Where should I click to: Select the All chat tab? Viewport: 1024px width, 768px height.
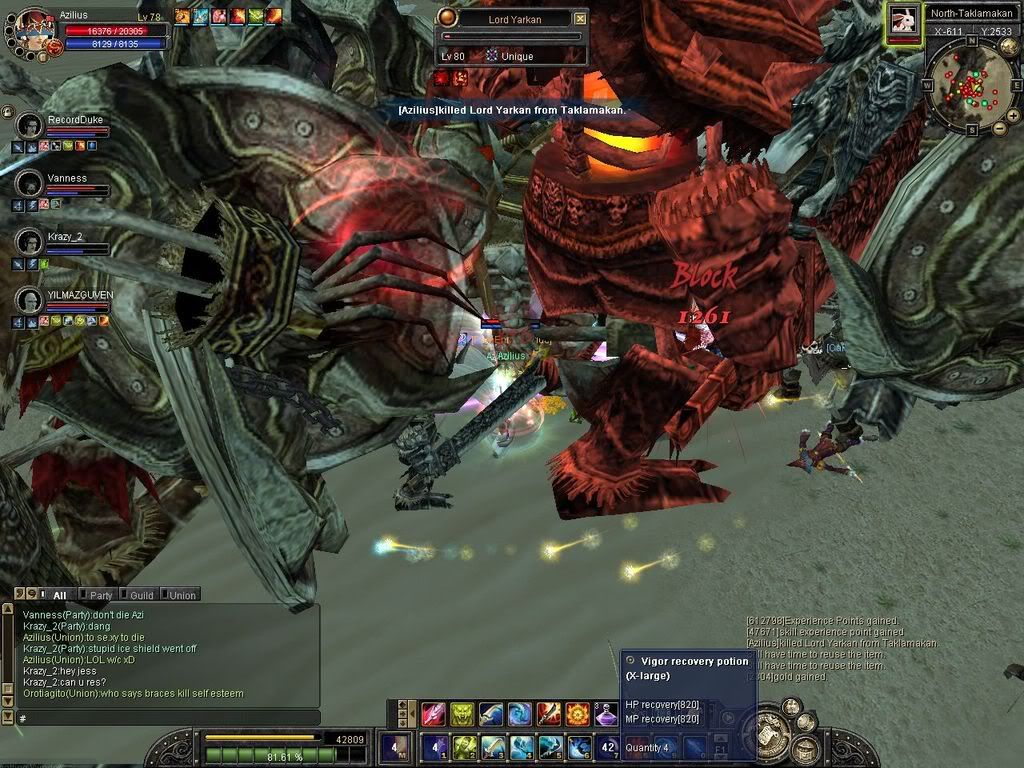59,595
